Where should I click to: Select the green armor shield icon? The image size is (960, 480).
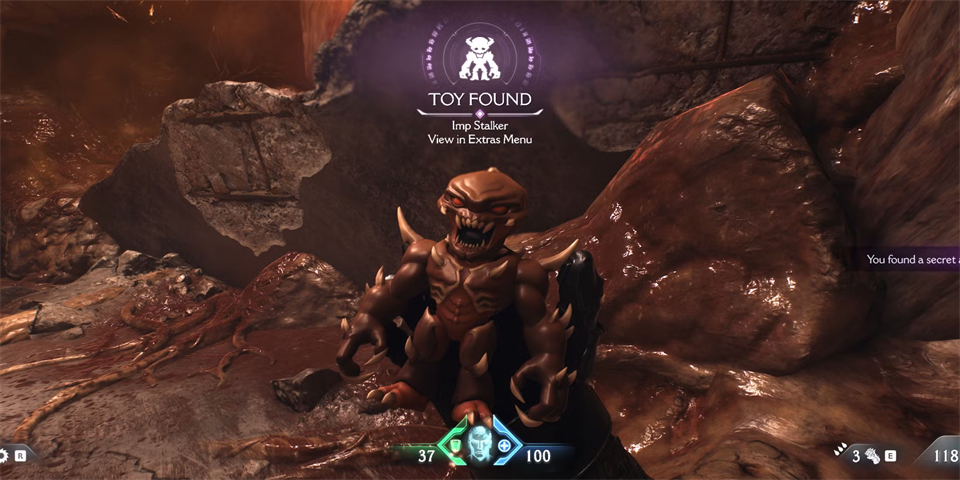click(455, 445)
